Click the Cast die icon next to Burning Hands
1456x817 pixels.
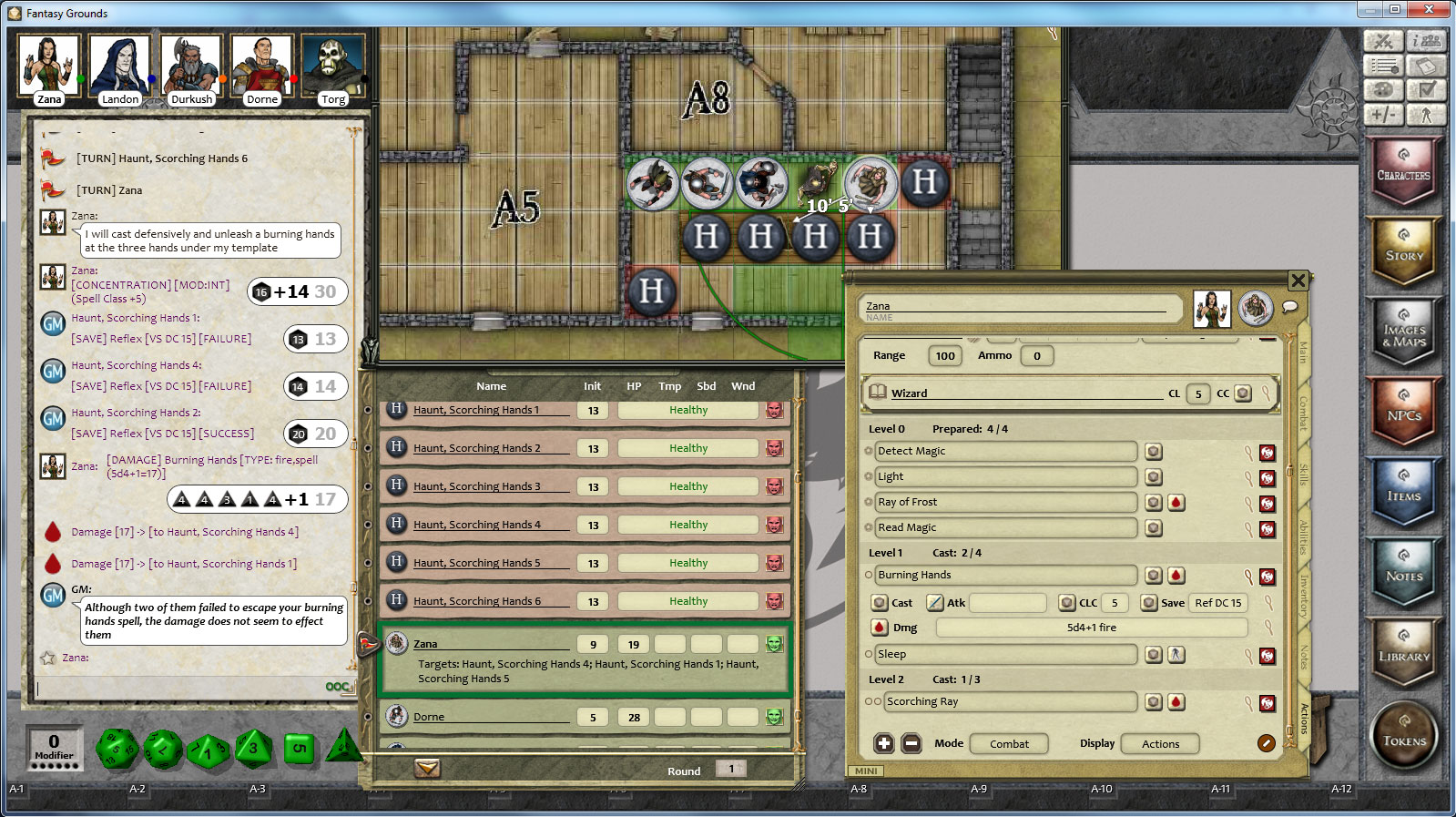point(880,602)
